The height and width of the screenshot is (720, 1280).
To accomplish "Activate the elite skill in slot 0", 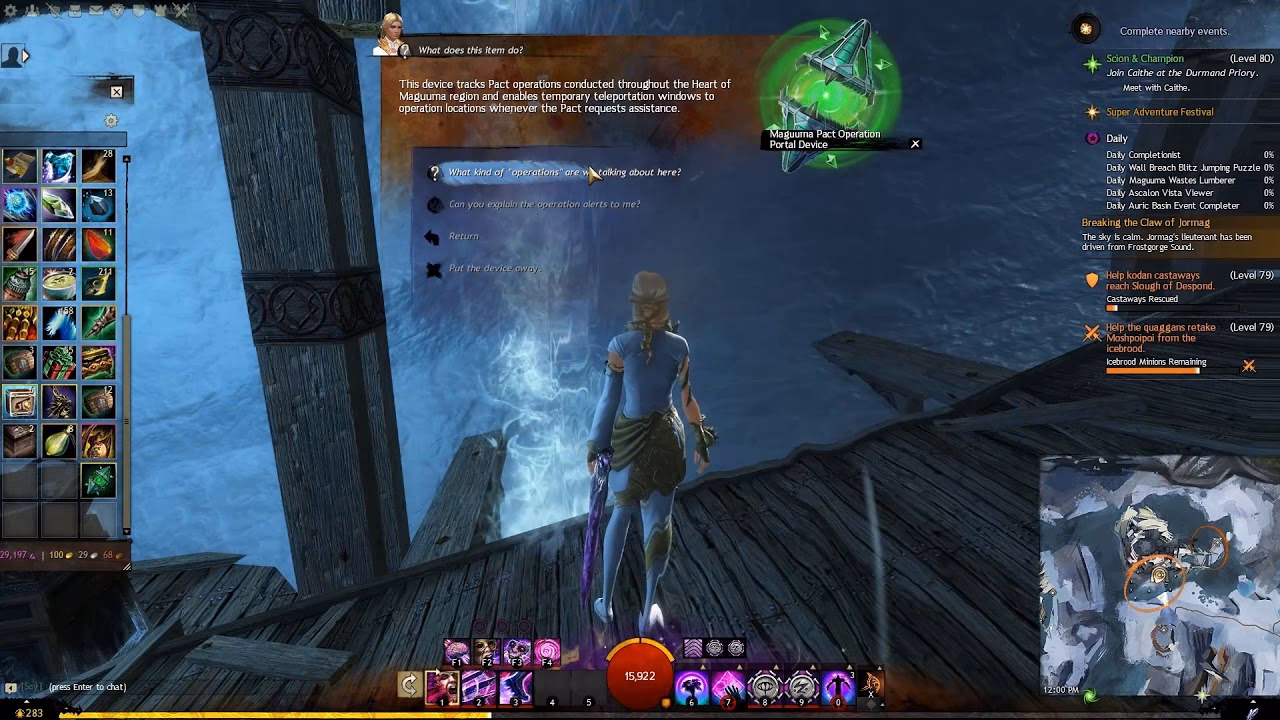I will pyautogui.click(x=838, y=687).
